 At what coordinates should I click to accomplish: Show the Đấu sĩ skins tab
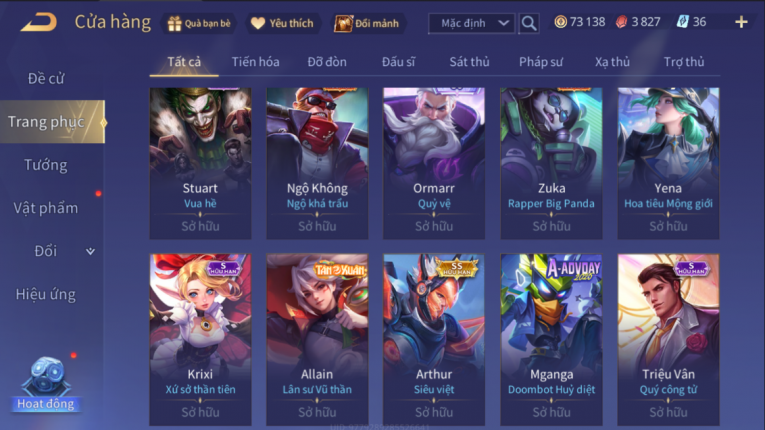pos(398,62)
